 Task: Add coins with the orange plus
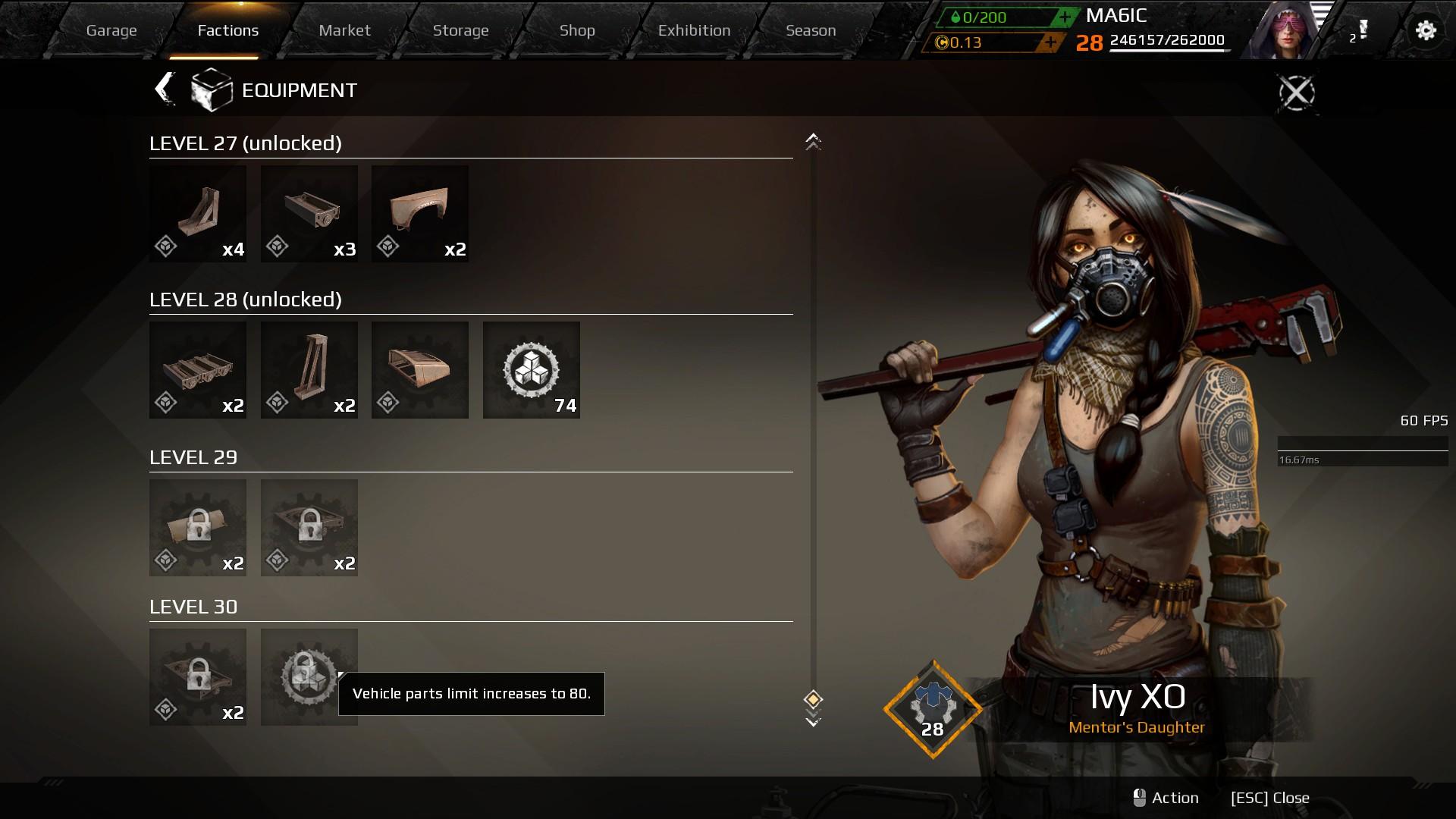tap(1050, 42)
